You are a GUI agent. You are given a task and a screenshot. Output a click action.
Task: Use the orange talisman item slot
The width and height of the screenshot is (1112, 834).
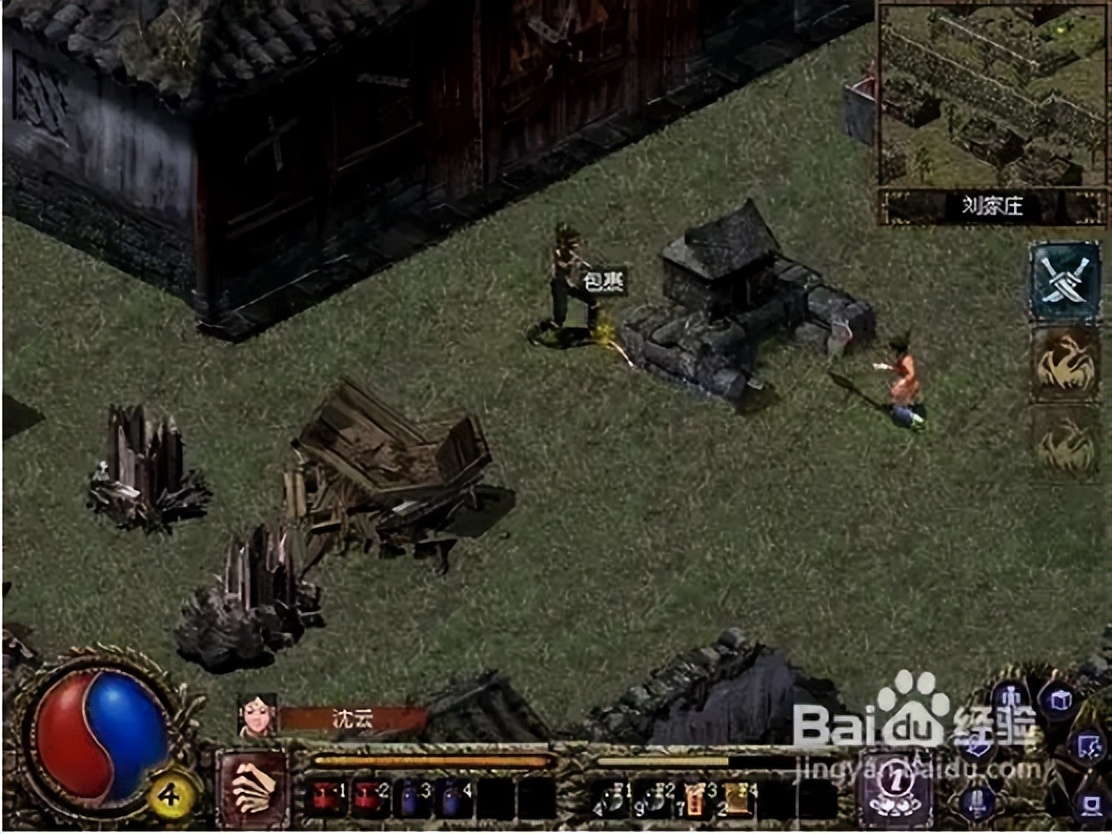coord(695,799)
